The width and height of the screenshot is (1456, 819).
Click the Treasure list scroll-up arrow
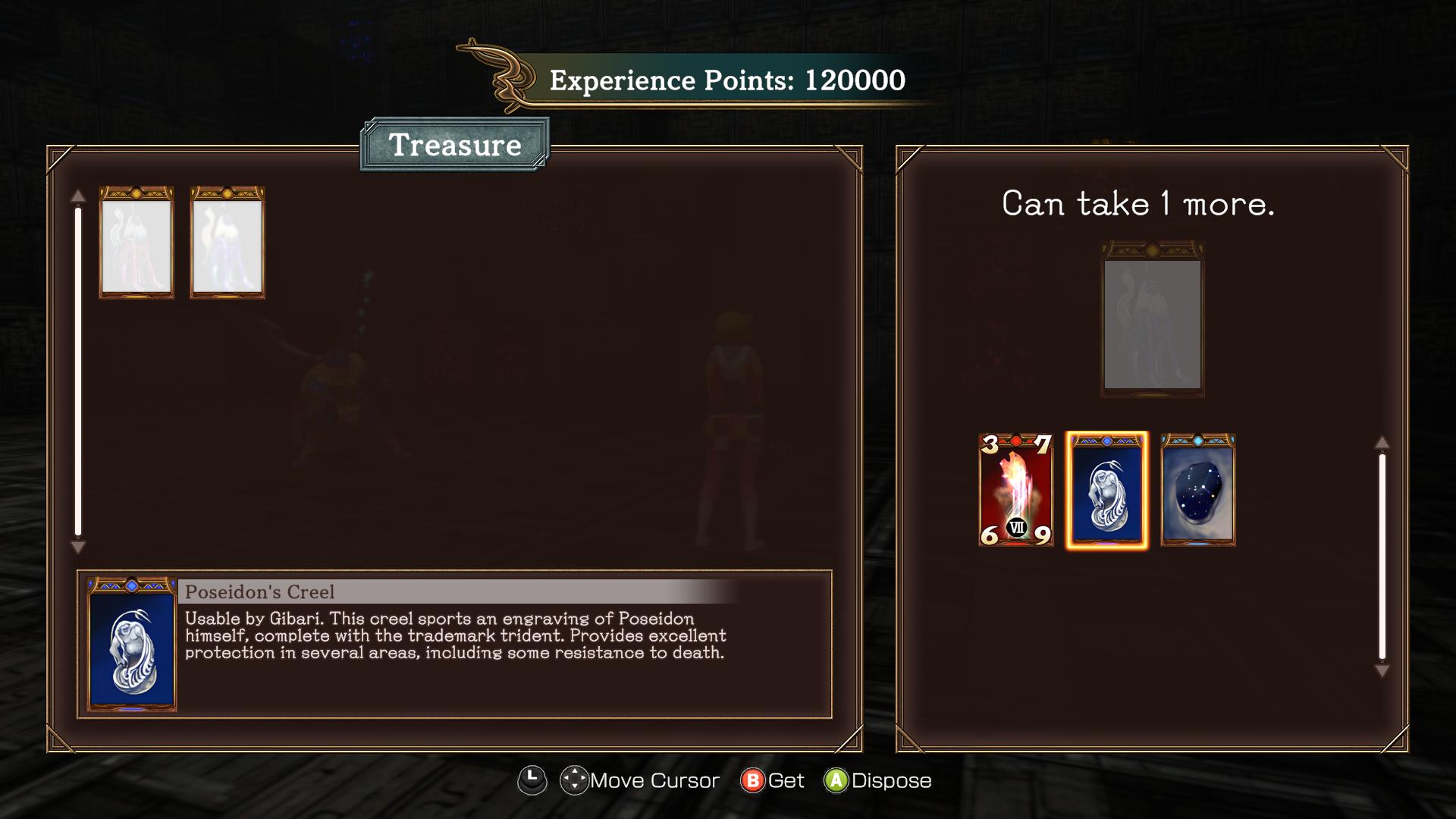[77, 196]
